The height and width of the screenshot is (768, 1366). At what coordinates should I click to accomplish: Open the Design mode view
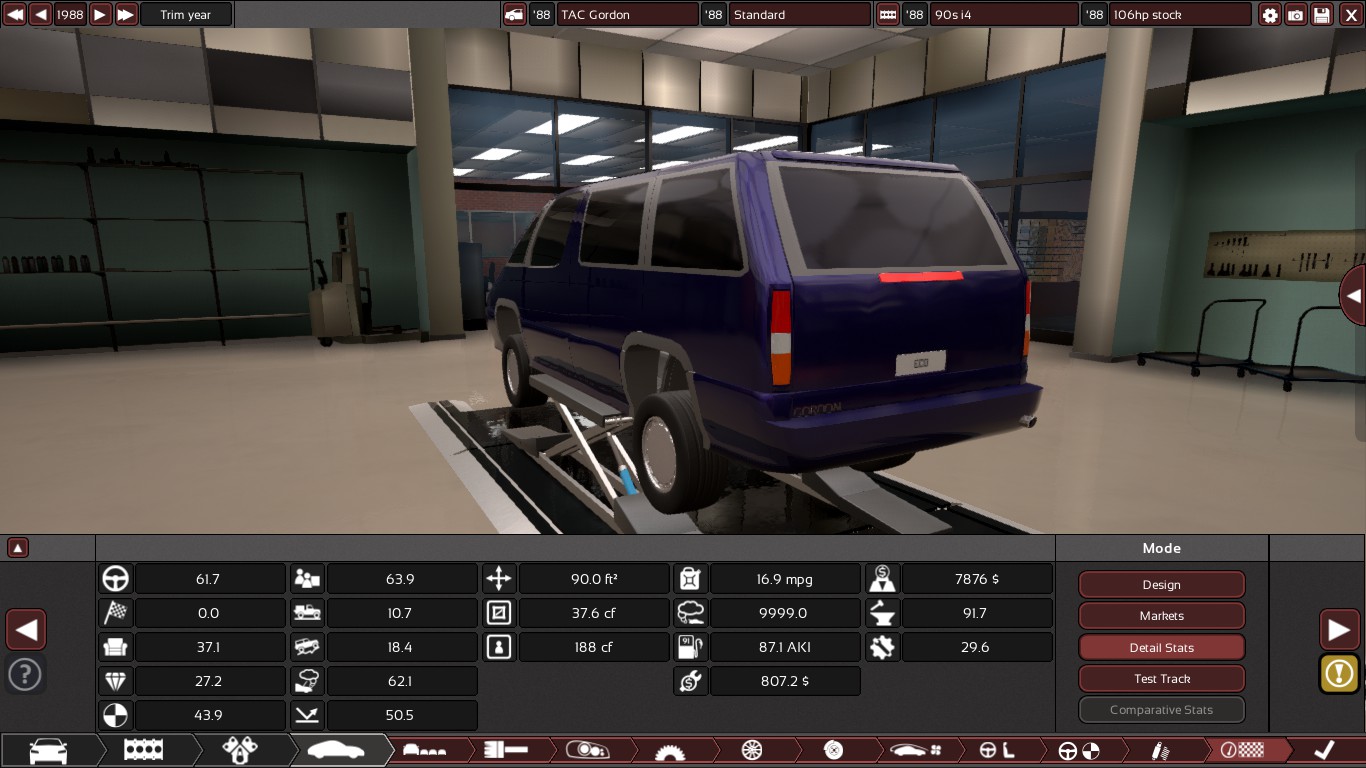pos(1161,585)
